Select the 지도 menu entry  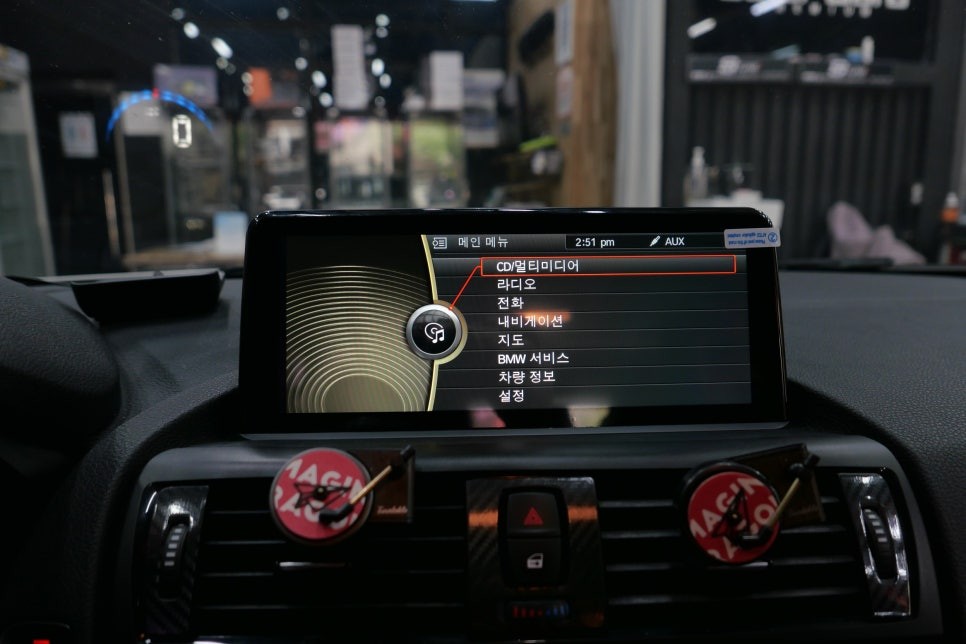[510, 339]
